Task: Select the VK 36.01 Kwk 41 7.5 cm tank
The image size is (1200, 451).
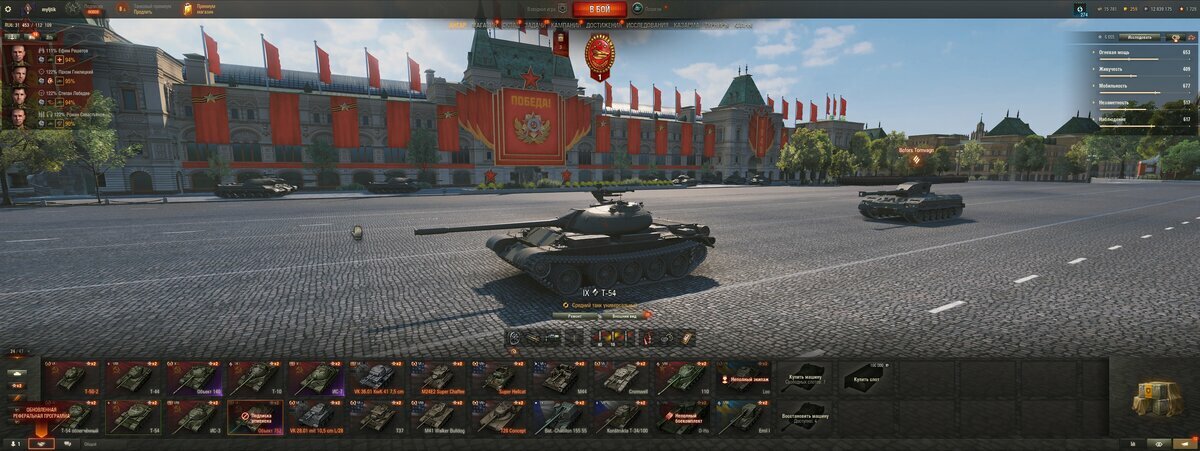Action: tap(378, 378)
